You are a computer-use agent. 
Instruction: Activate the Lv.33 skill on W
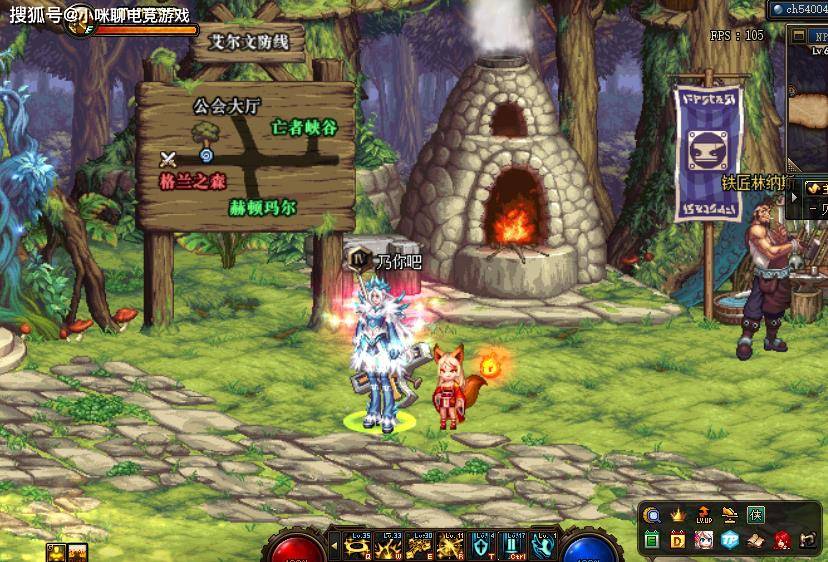pyautogui.click(x=391, y=546)
